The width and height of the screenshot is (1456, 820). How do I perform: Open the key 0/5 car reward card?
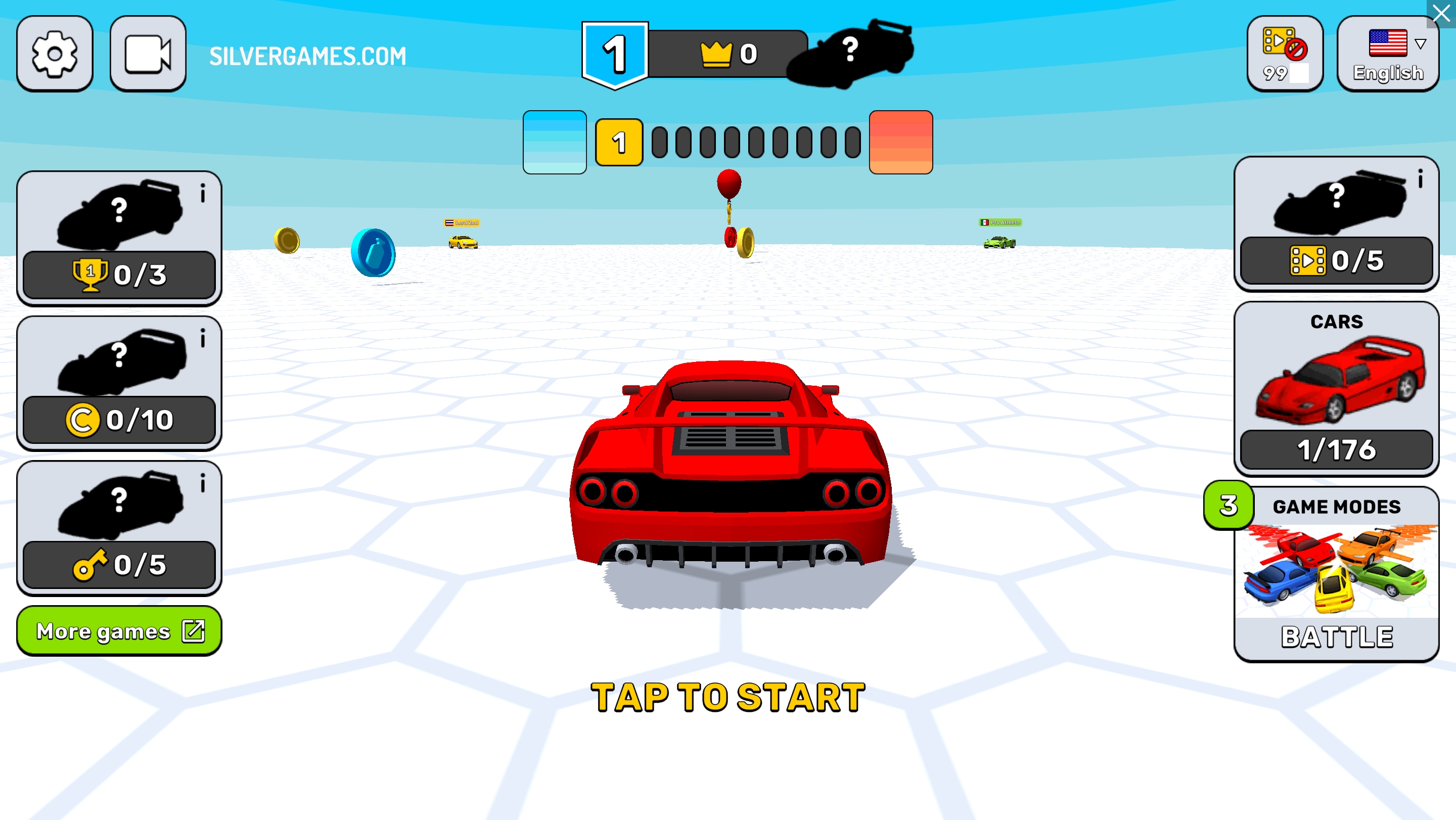click(119, 528)
